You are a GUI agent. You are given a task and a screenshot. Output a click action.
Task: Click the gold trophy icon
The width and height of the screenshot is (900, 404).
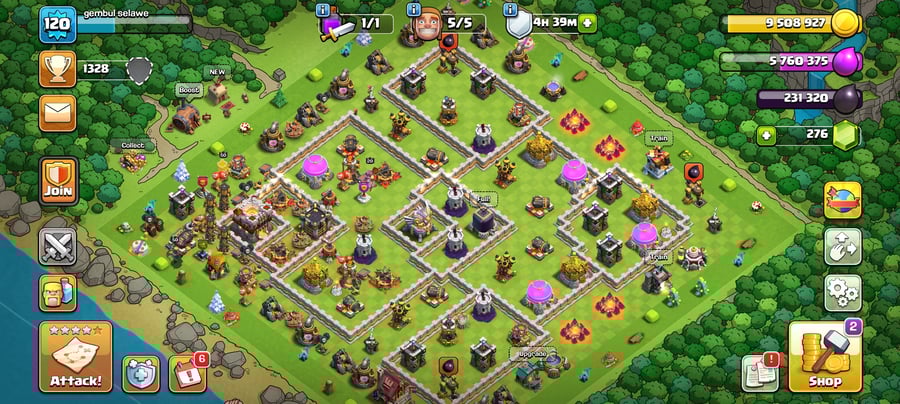(x=57, y=68)
